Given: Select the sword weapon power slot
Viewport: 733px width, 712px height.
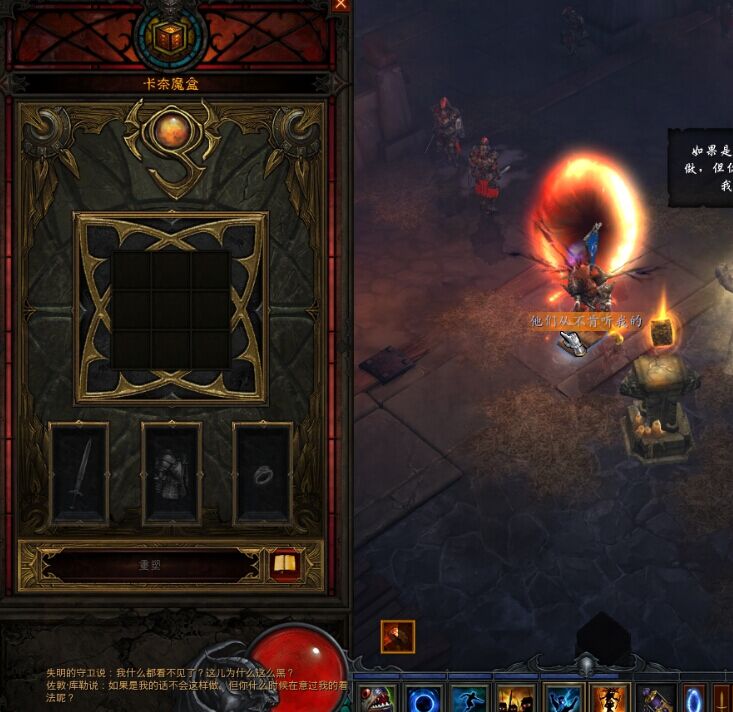Looking at the screenshot, I should point(79,474).
